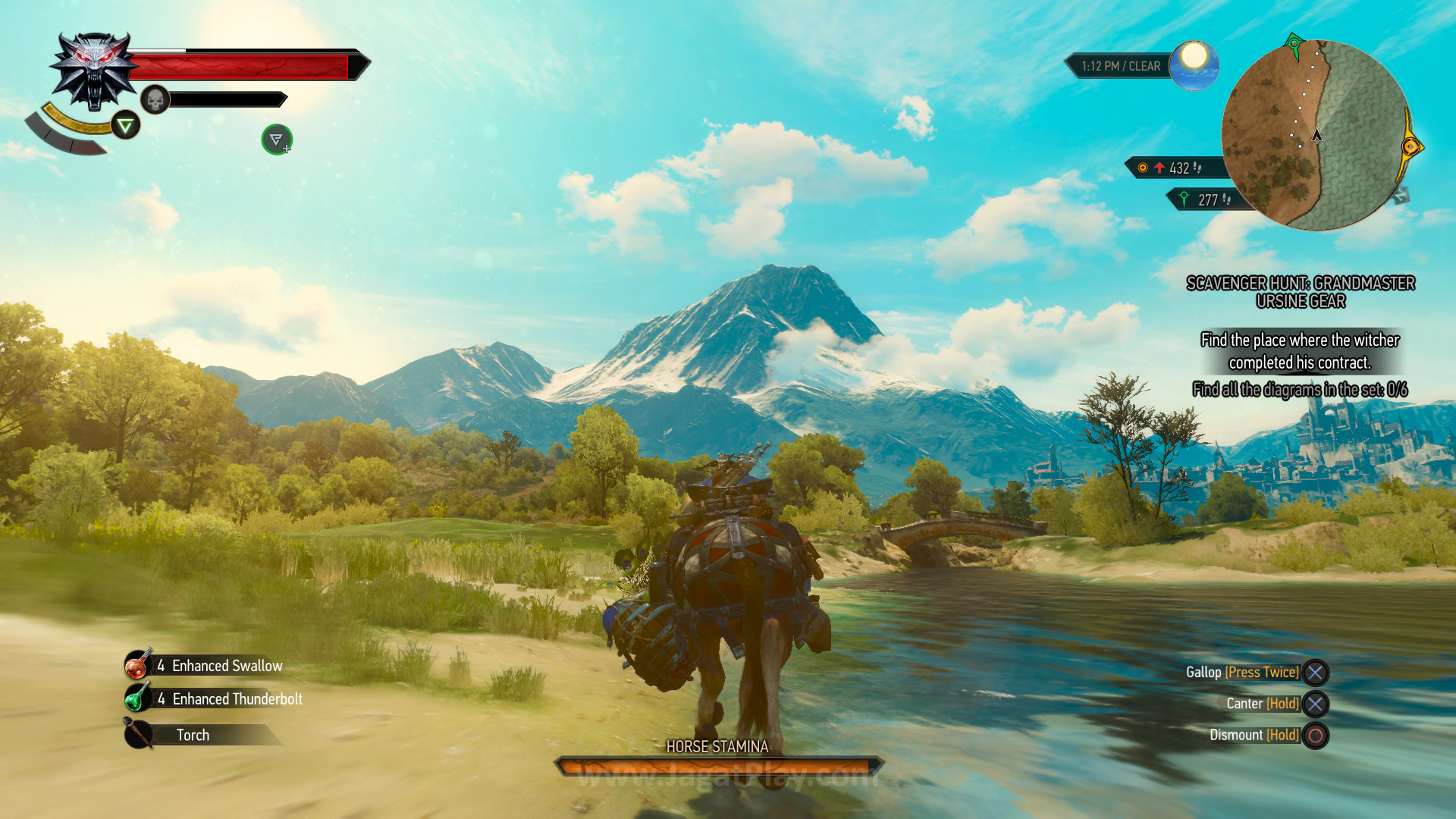1456x819 pixels.
Task: Click the green buff status icon
Action: [x=277, y=140]
